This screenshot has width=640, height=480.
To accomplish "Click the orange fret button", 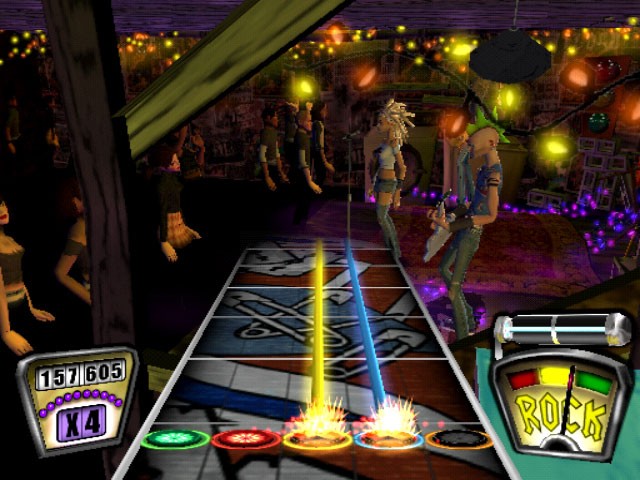I will click(x=459, y=438).
